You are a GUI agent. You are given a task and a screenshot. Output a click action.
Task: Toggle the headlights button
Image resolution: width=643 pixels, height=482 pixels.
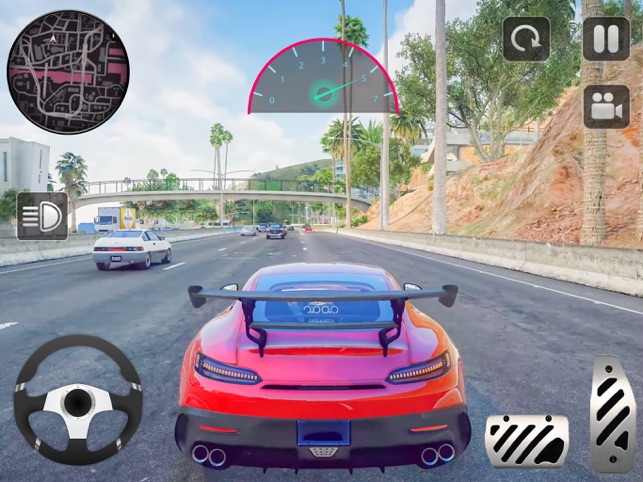point(42,215)
